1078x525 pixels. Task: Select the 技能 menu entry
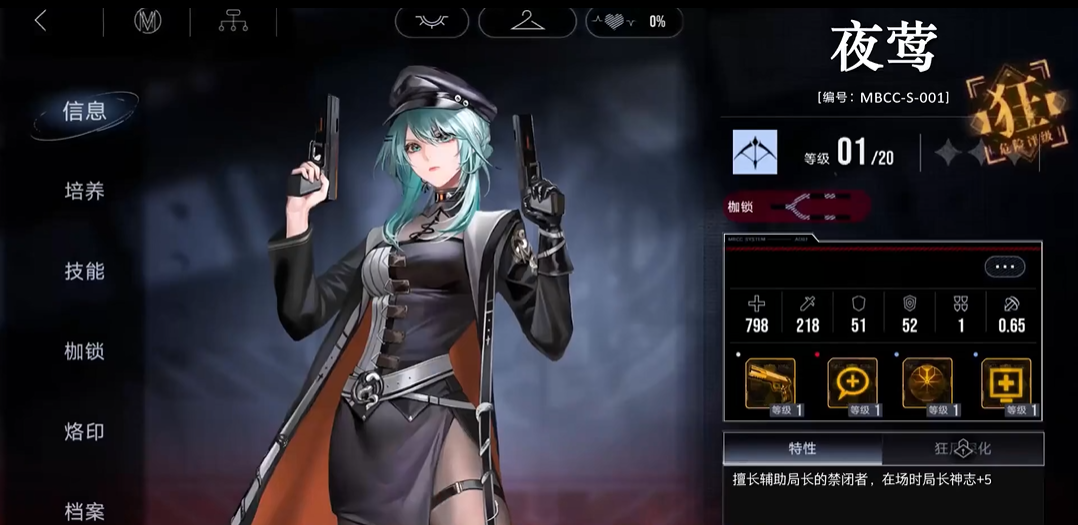point(85,271)
